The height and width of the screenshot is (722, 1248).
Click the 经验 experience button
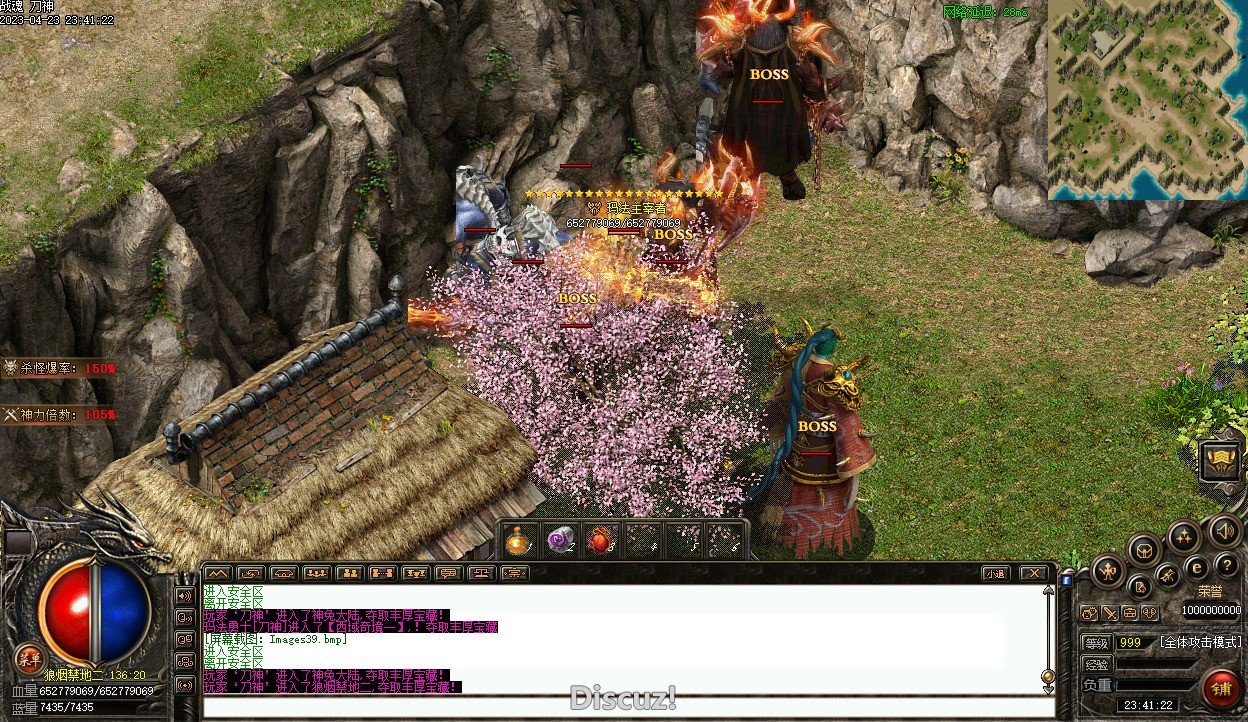coord(1097,664)
